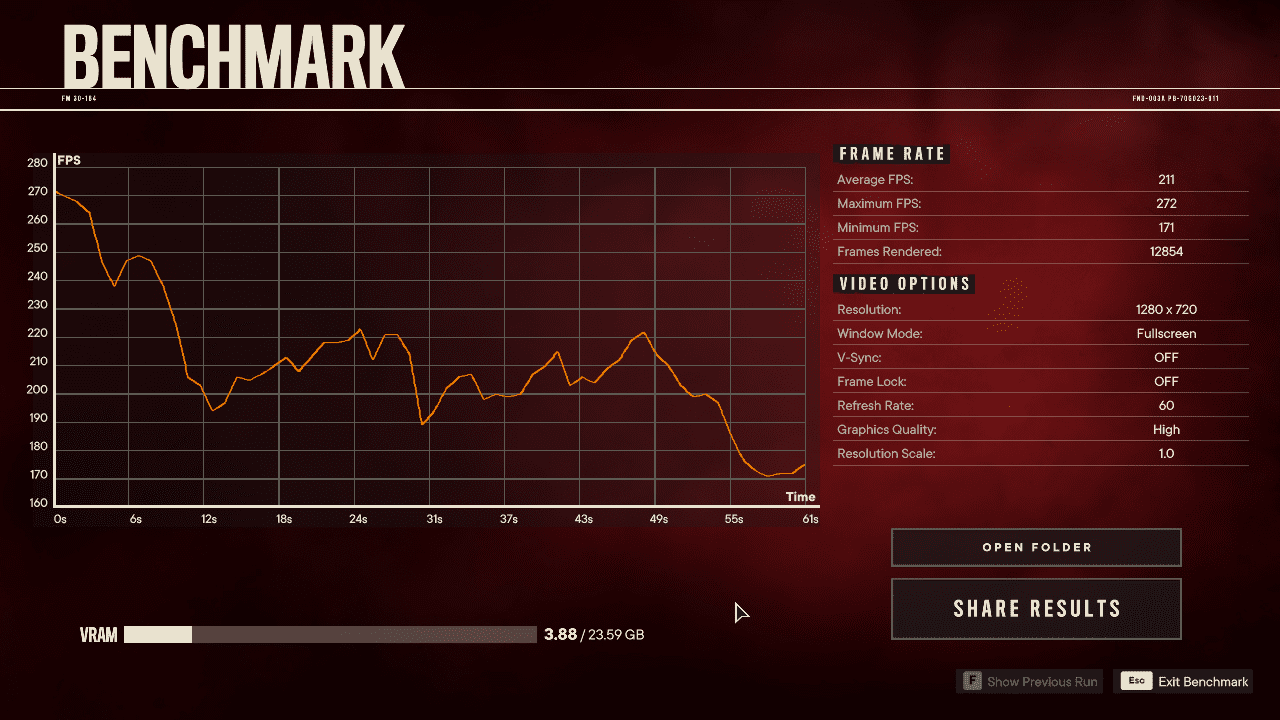Open the benchmark results folder
This screenshot has width=1280, height=720.
coord(1036,547)
